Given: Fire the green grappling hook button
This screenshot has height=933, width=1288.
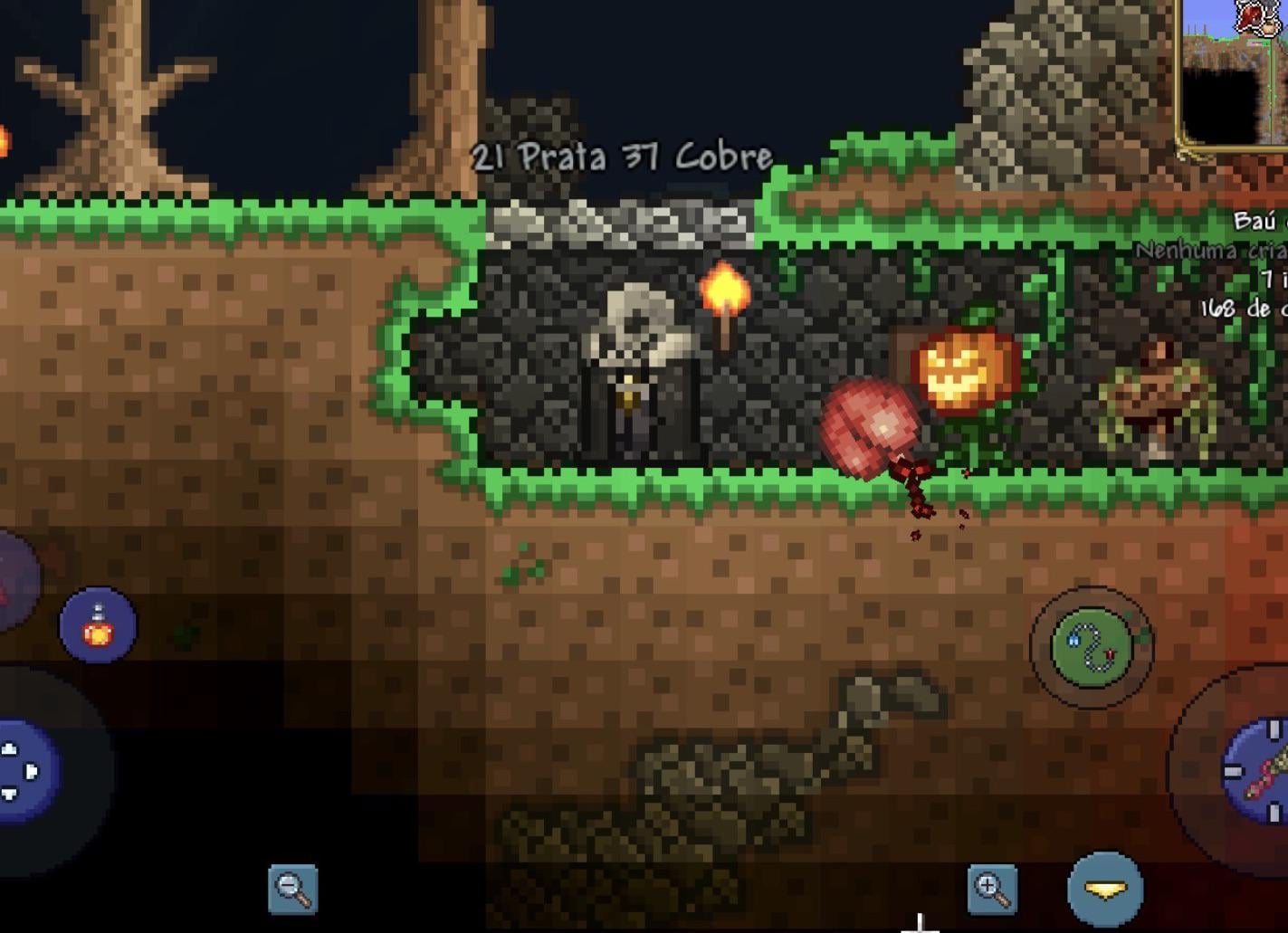Looking at the screenshot, I should [1092, 647].
